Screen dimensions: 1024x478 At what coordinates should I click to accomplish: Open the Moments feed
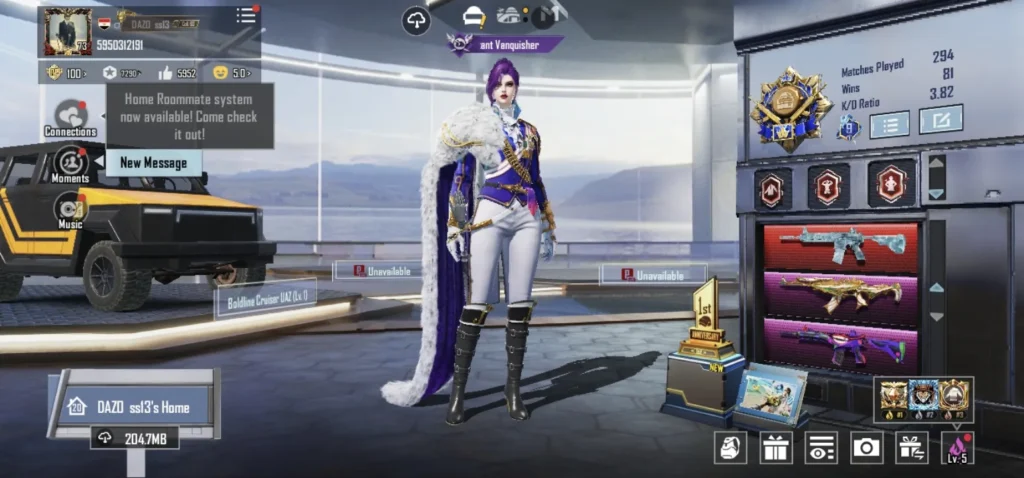click(71, 164)
